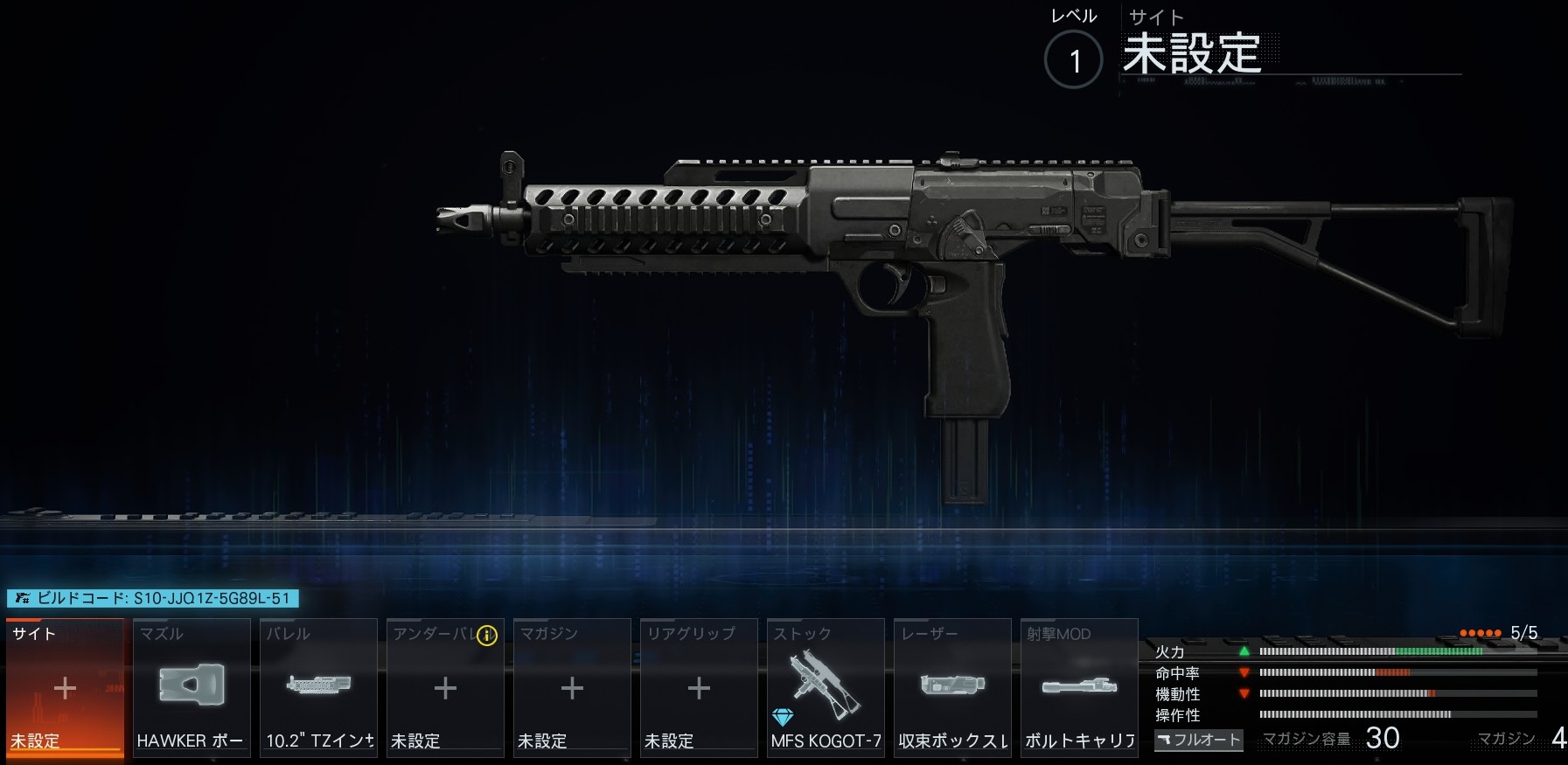This screenshot has width=1568, height=765.
Task: Click the yellow info icon on アンダーバレル
Action: coord(486,636)
